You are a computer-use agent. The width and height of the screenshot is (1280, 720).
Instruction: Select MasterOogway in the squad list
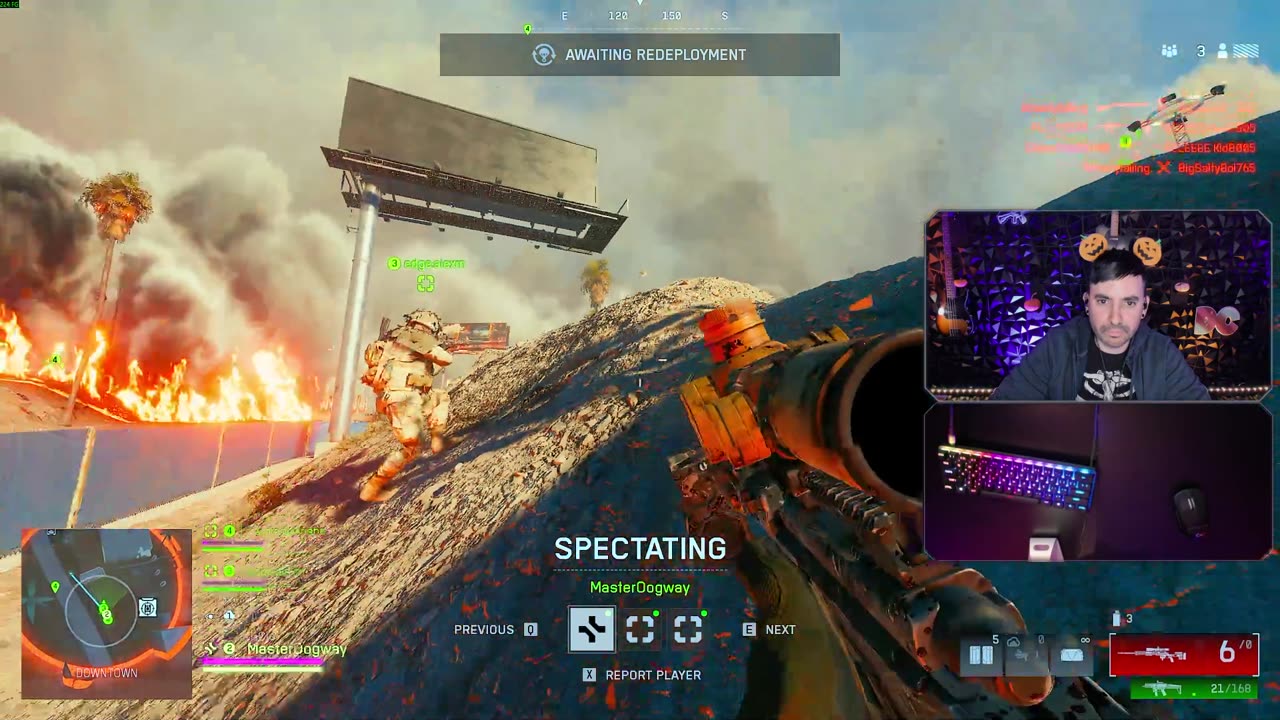pos(296,649)
